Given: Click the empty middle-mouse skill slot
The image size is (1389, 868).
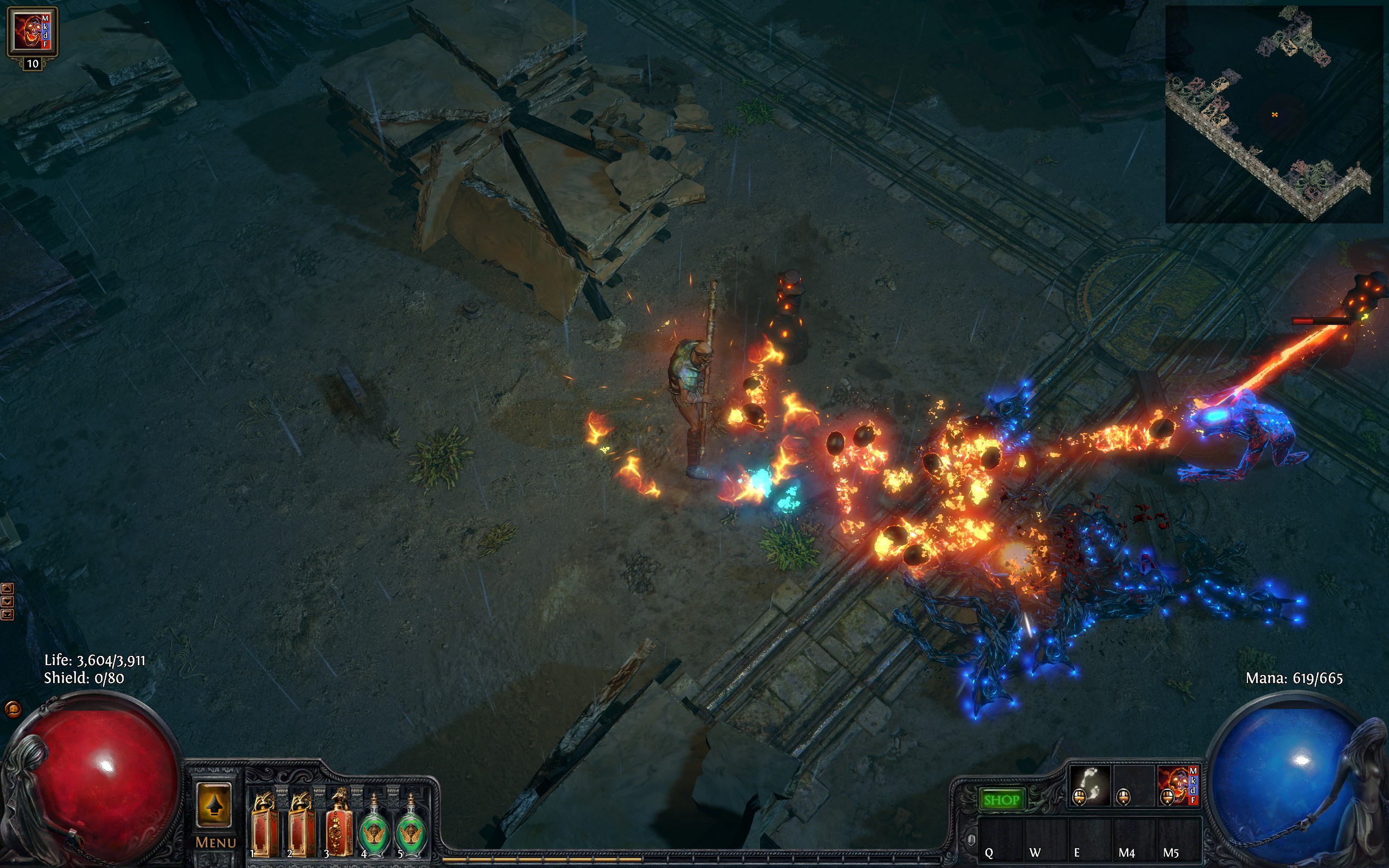Looking at the screenshot, I should 1133,786.
